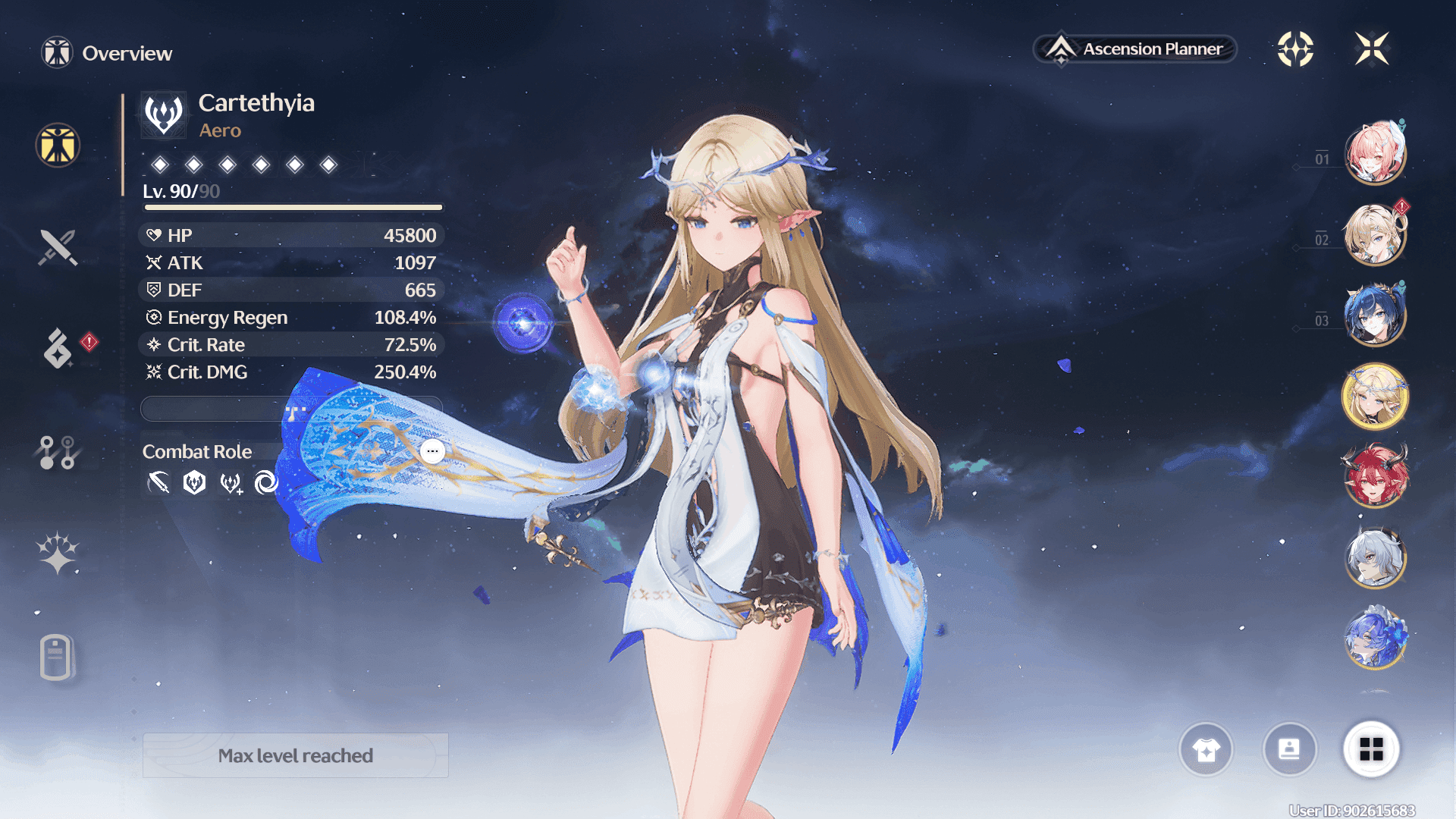Close the character screen with the X
The image size is (1456, 819).
[x=1372, y=49]
